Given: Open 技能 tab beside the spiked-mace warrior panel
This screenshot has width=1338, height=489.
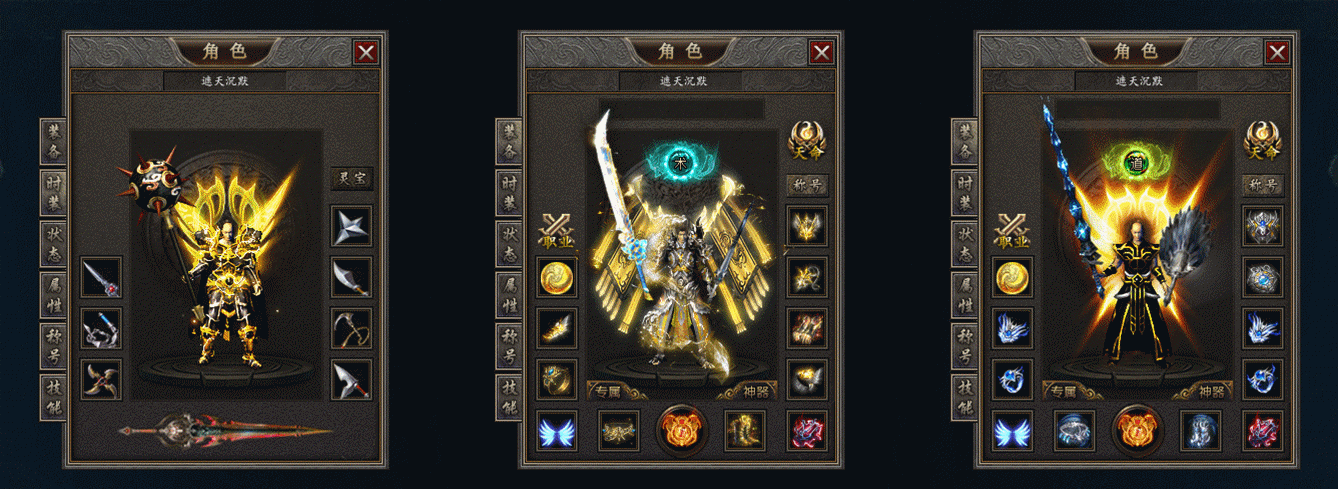Looking at the screenshot, I should pyautogui.click(x=53, y=397).
